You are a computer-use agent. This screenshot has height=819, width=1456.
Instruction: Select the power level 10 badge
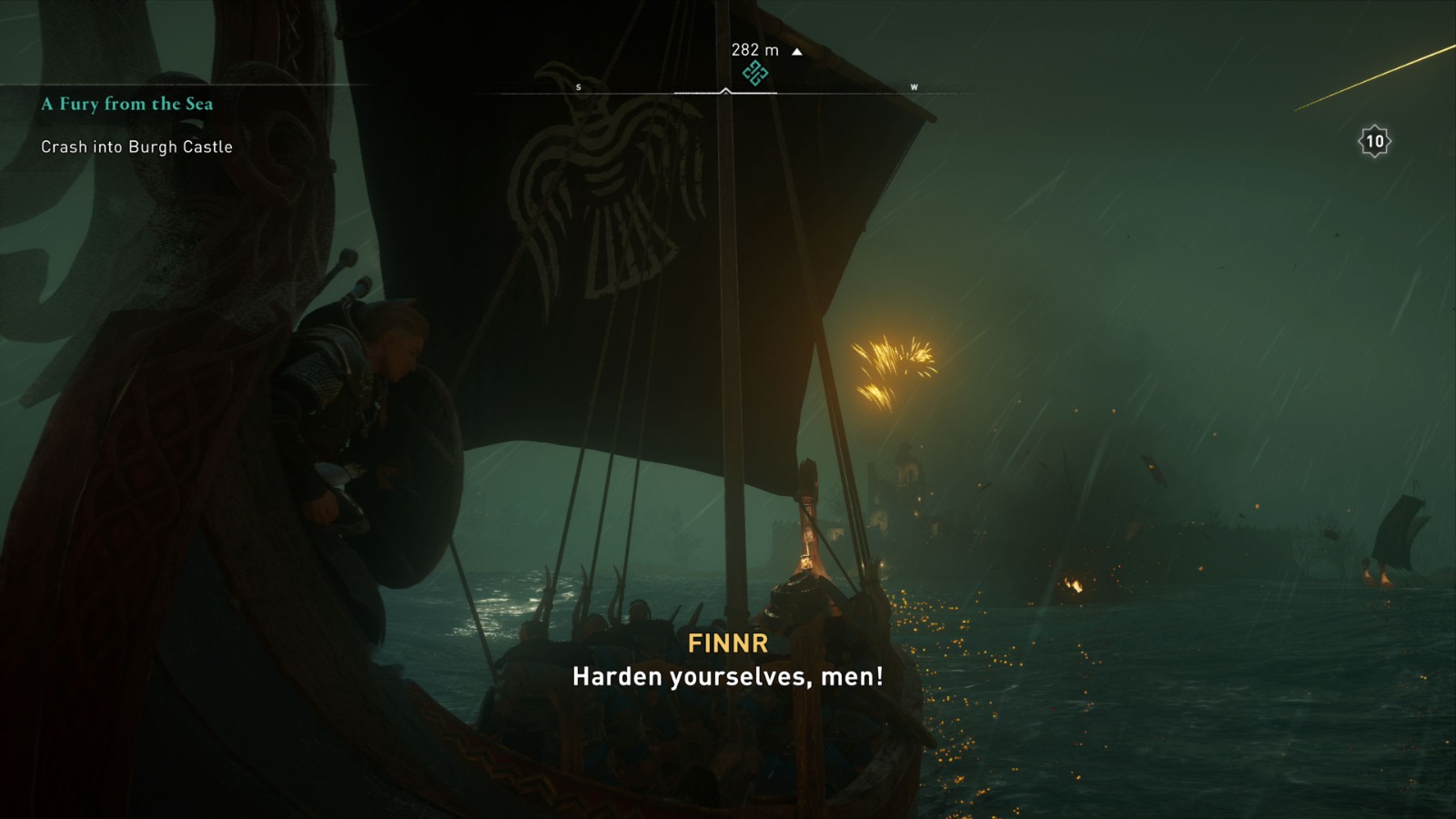1377,141
